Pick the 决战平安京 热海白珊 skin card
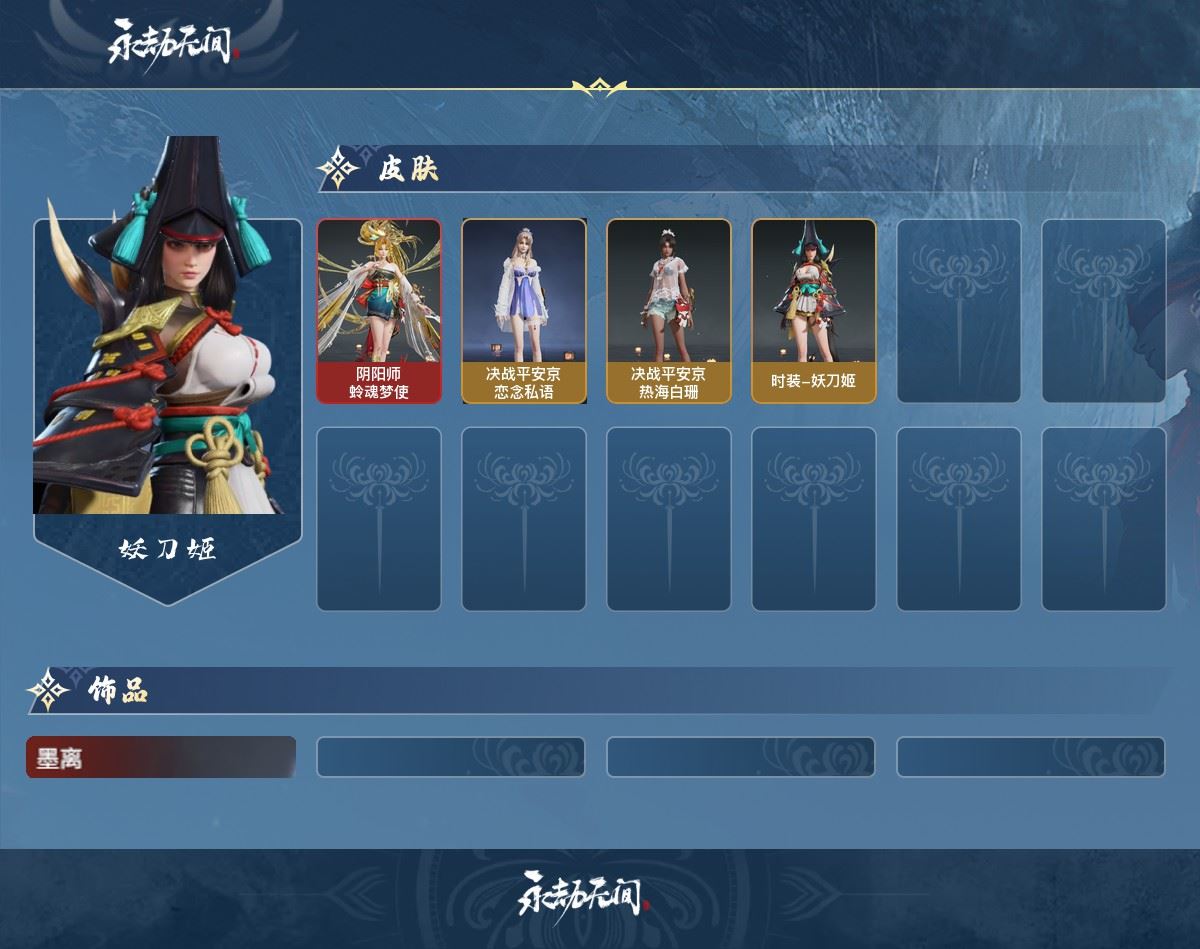This screenshot has height=949, width=1200. pos(669,311)
